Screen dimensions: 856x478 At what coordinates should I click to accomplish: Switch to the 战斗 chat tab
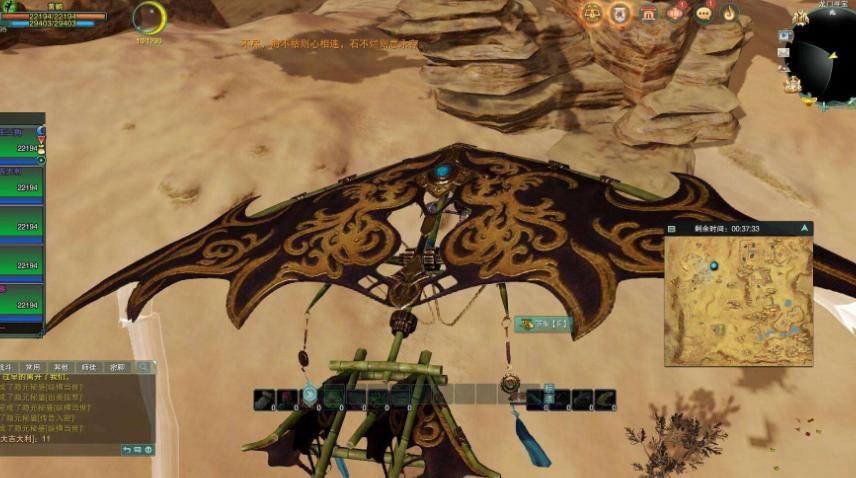7,367
